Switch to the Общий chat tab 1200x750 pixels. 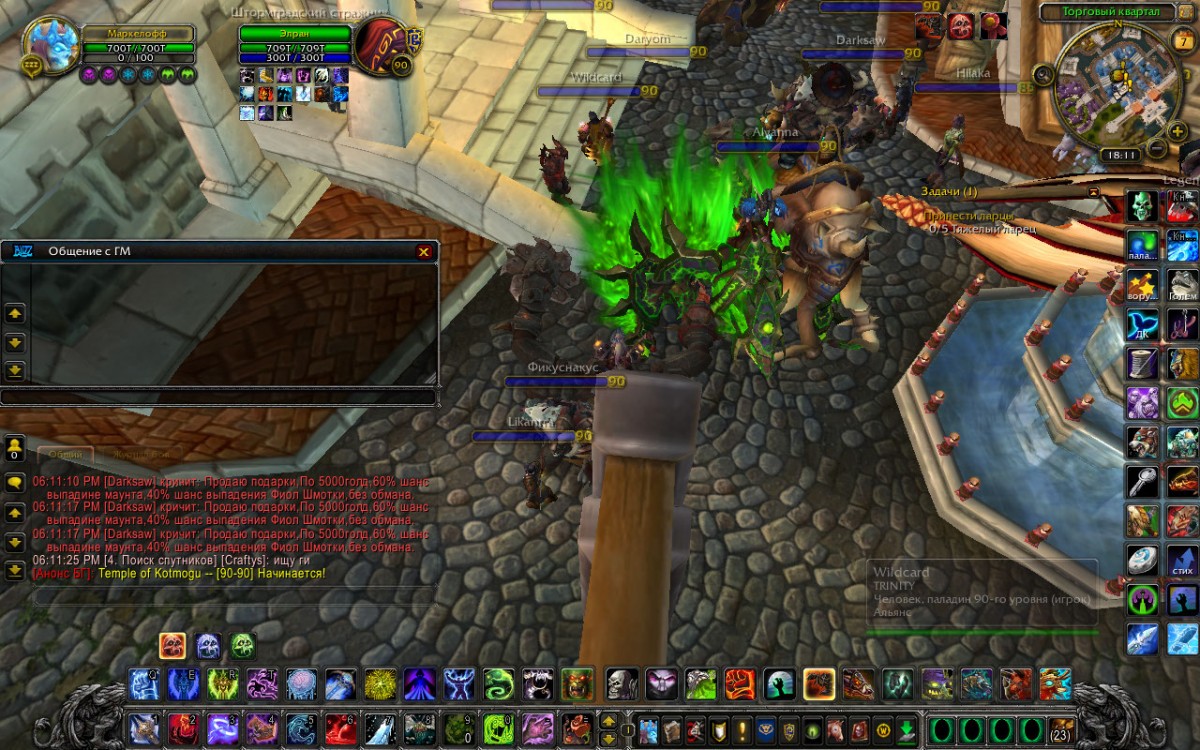[66, 454]
